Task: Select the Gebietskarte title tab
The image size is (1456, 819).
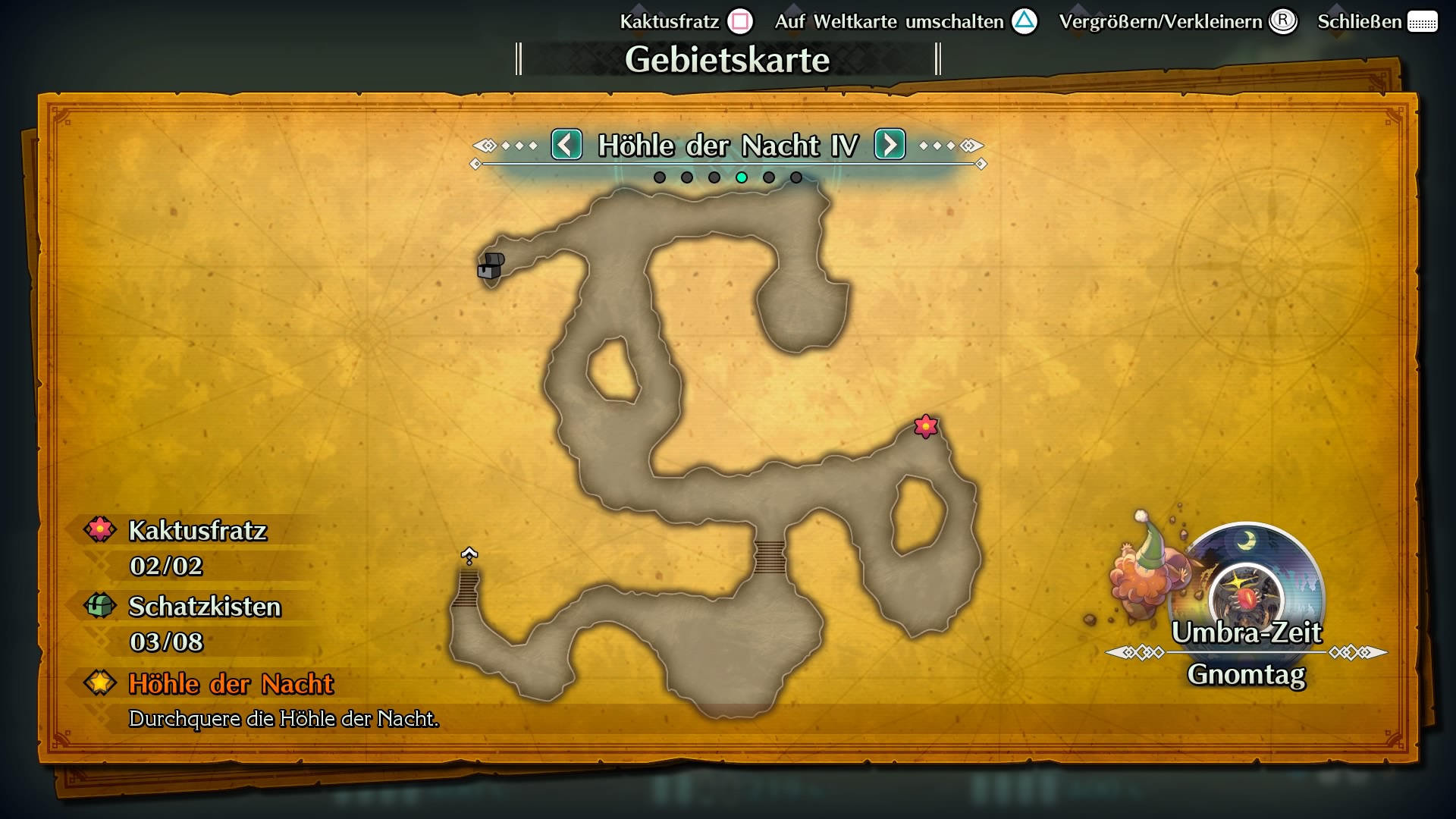Action: (x=727, y=58)
